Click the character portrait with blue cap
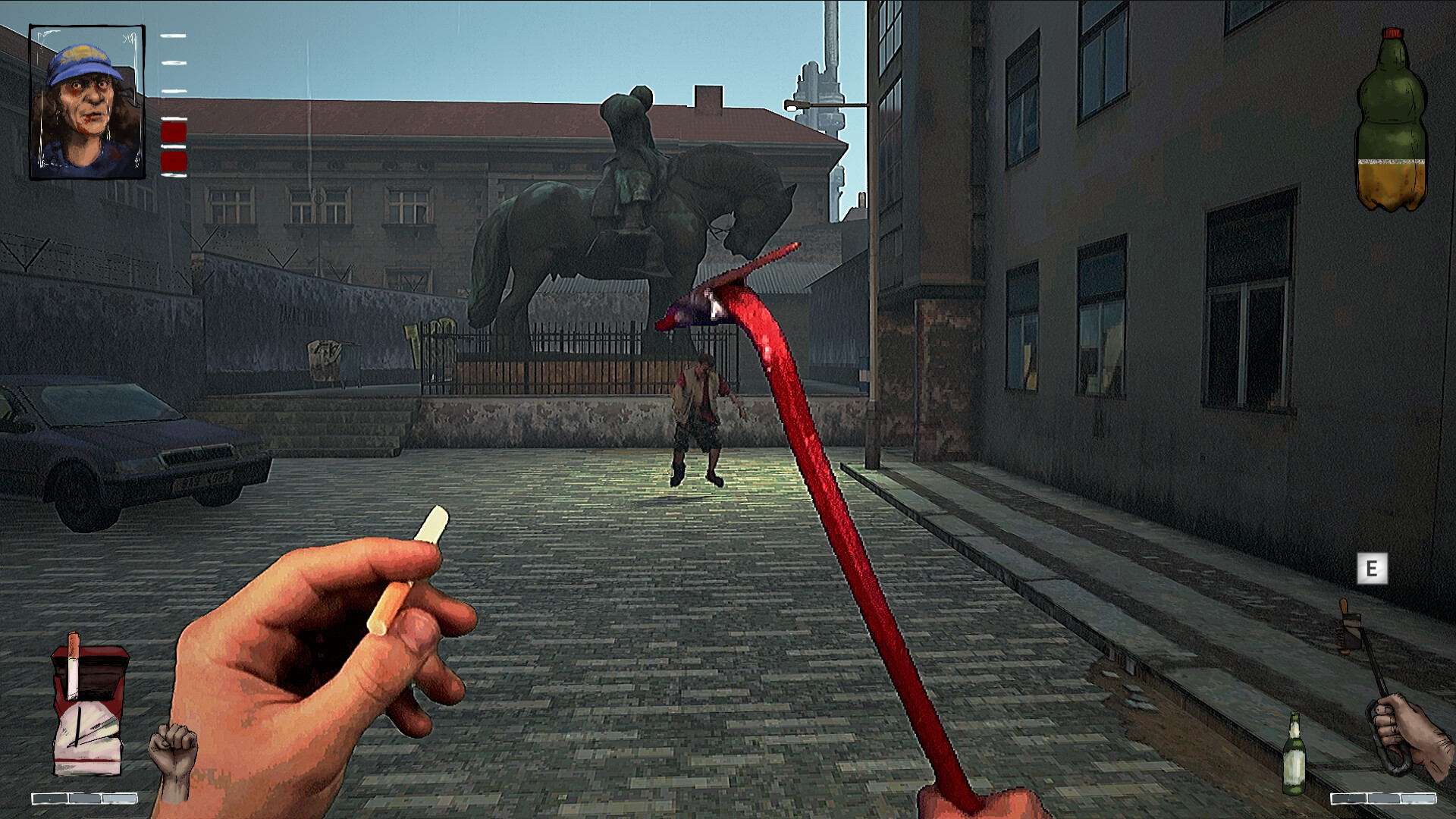This screenshot has height=819, width=1456. (x=87, y=102)
